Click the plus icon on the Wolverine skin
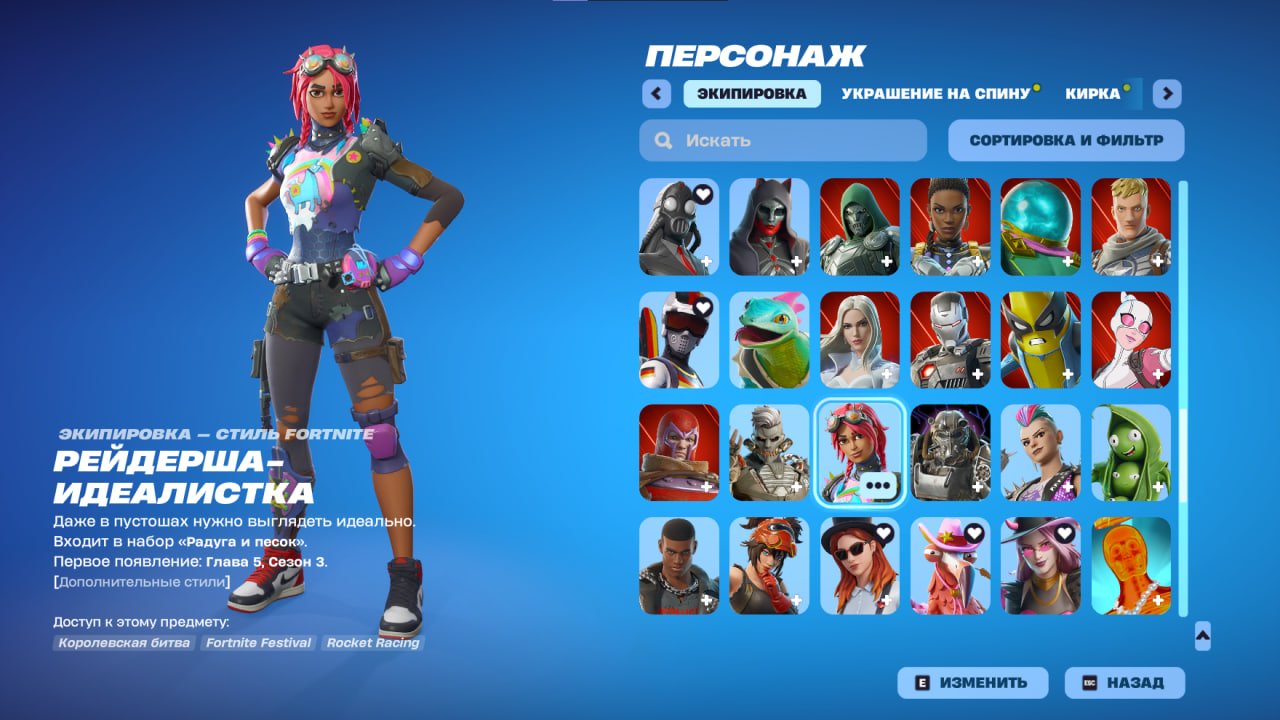The height and width of the screenshot is (720, 1280). coord(1068,375)
